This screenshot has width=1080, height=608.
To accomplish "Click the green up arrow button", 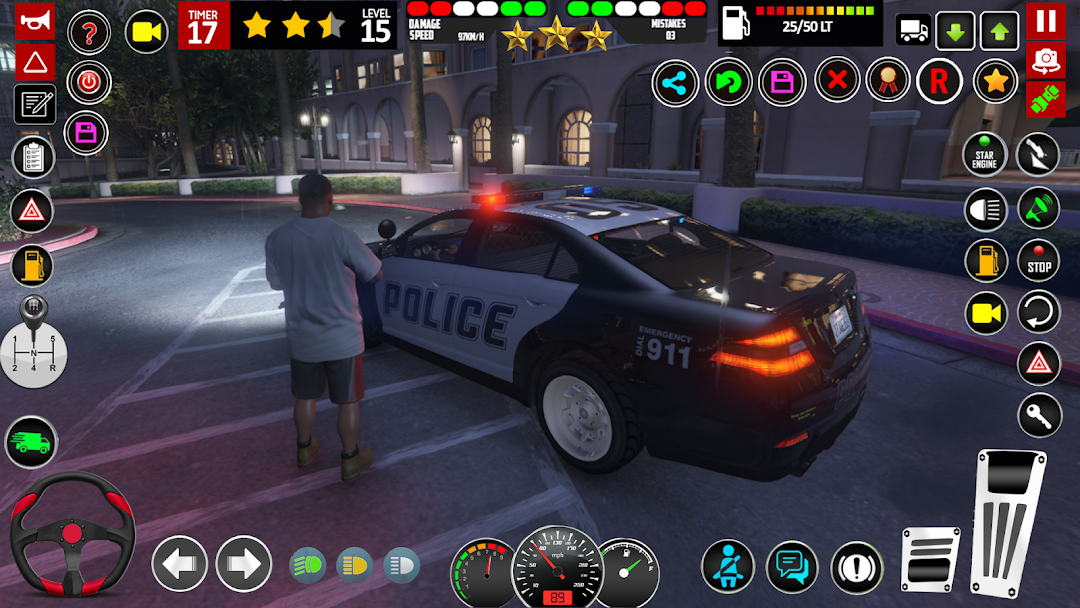I will tap(999, 31).
